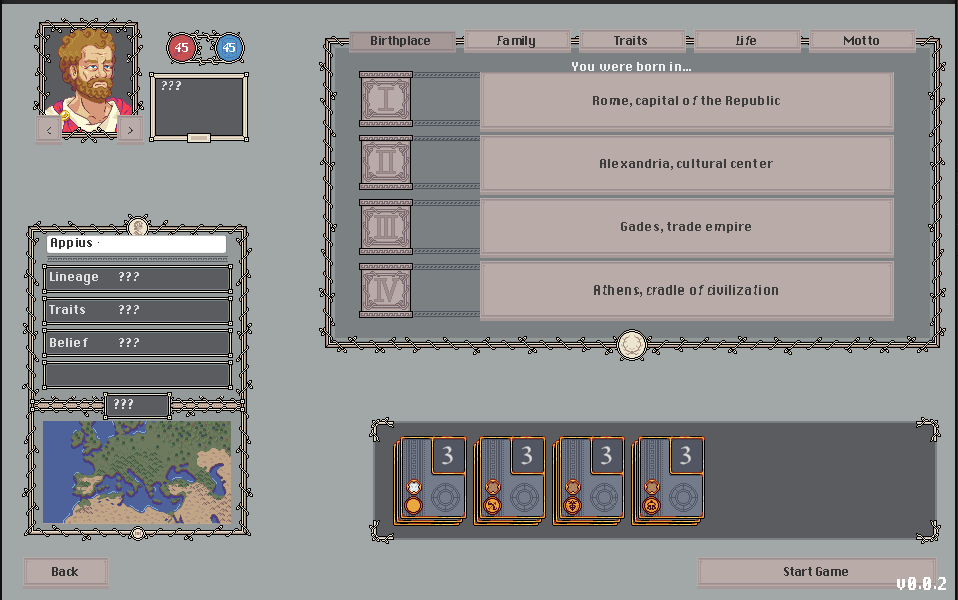Show previous portrait with left arrow
The width and height of the screenshot is (958, 600).
tap(50, 130)
